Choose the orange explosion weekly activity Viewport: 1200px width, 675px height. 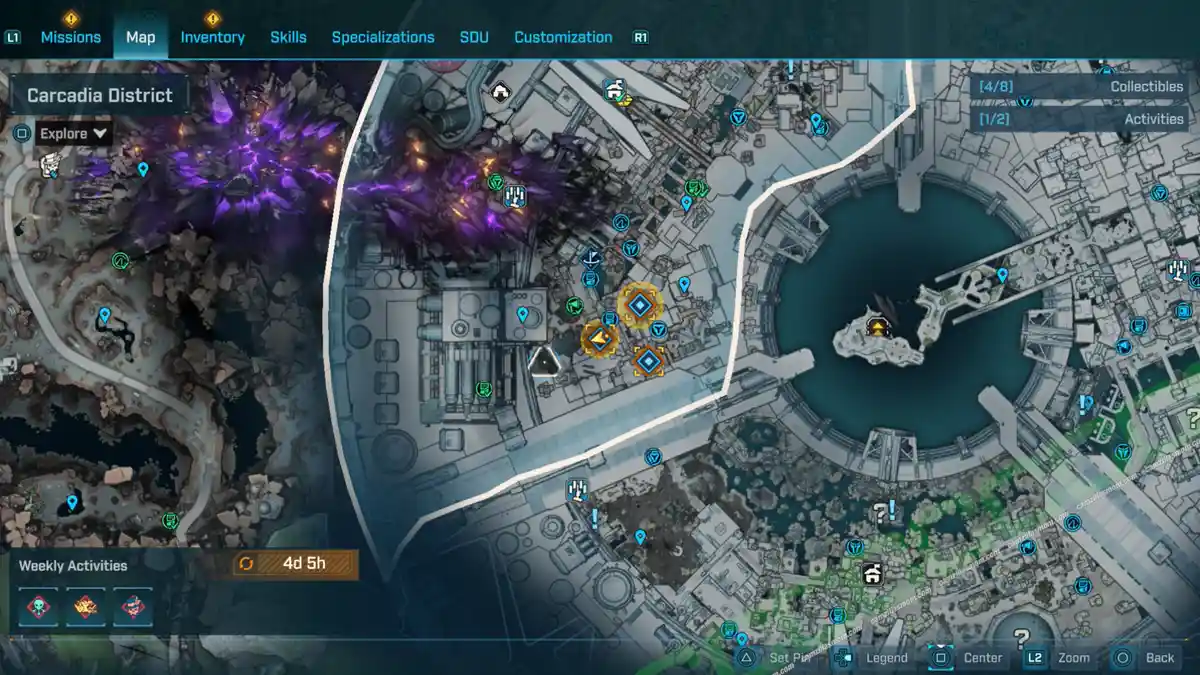tap(85, 606)
